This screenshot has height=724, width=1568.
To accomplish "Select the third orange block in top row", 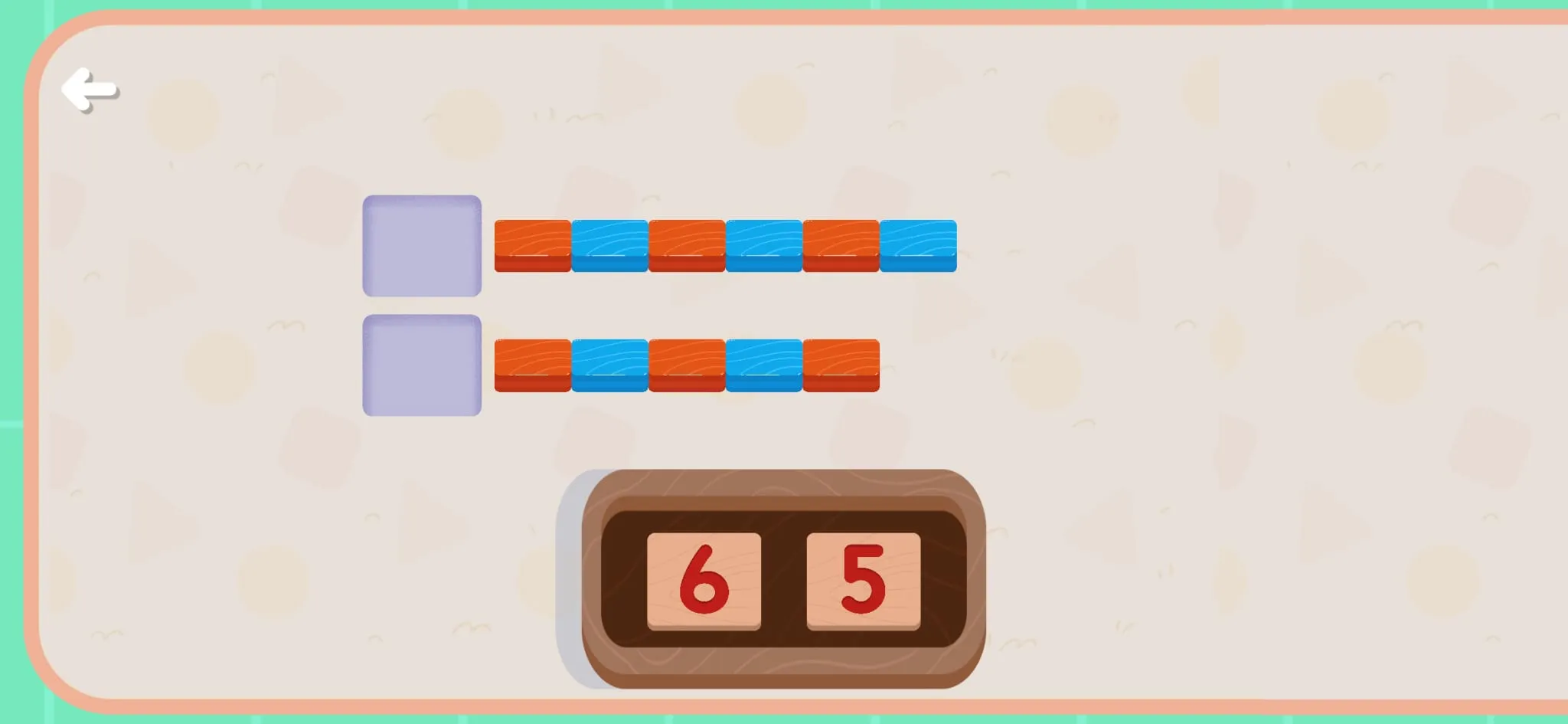I will point(838,244).
